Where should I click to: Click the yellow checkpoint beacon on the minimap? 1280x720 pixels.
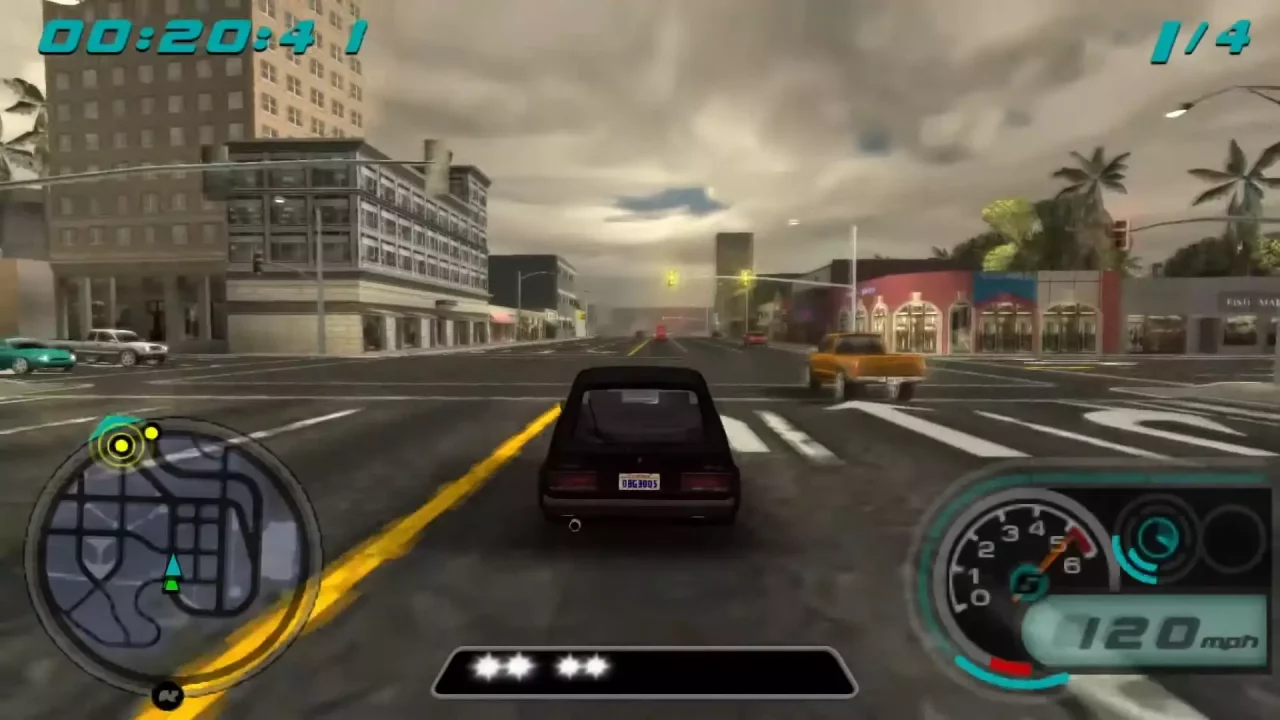click(120, 446)
